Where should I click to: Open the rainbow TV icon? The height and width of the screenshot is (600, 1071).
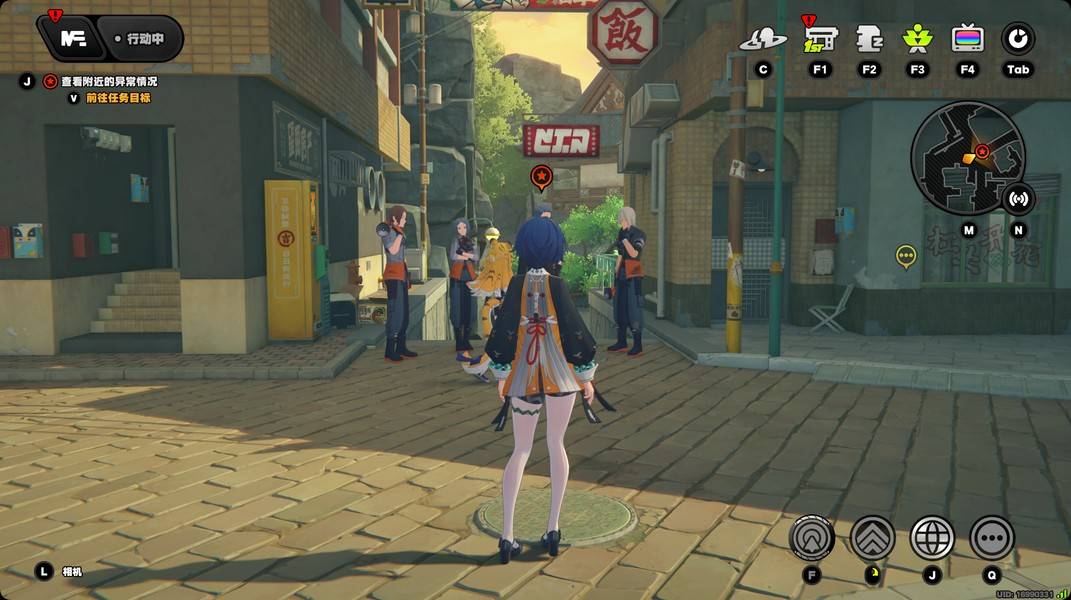point(967,39)
